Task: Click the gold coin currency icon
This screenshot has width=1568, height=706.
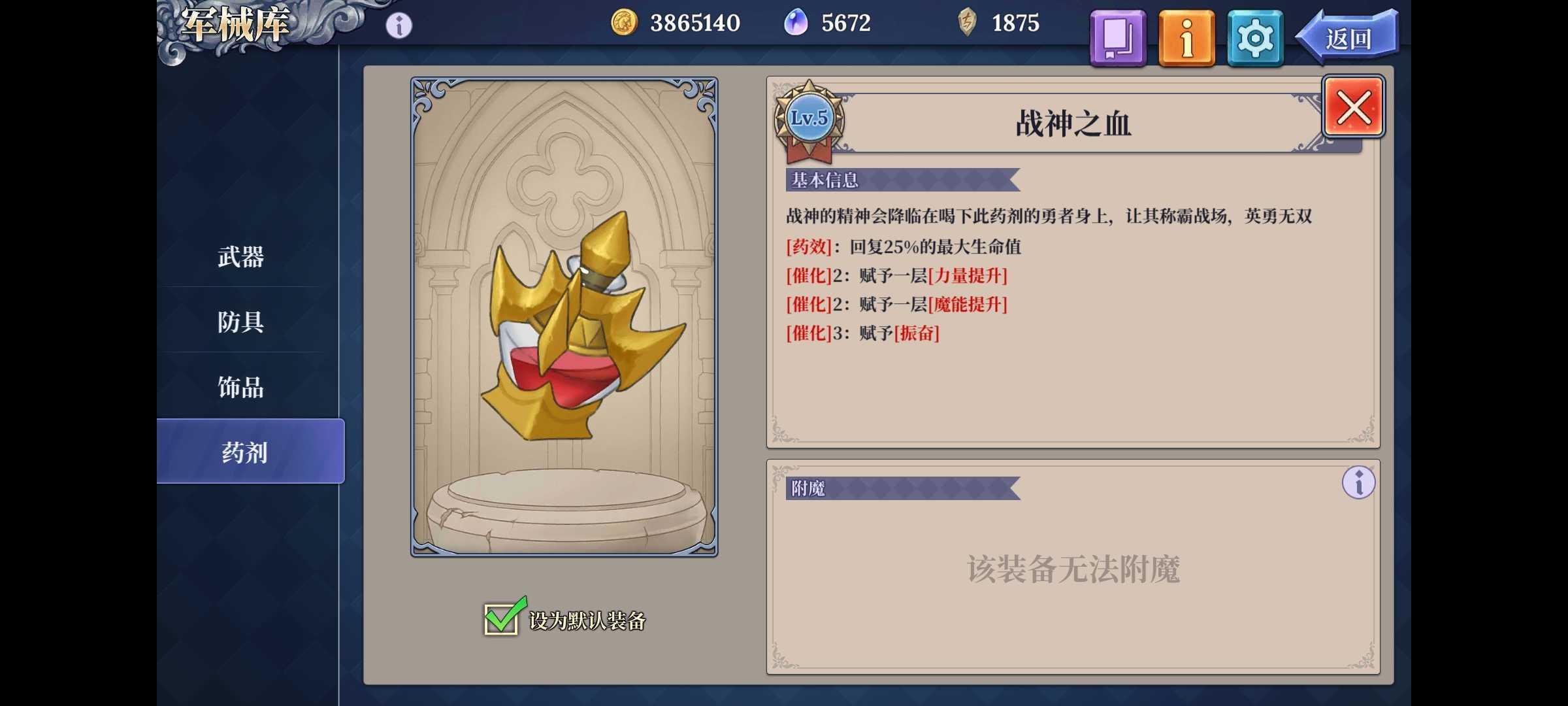Action: click(x=625, y=22)
